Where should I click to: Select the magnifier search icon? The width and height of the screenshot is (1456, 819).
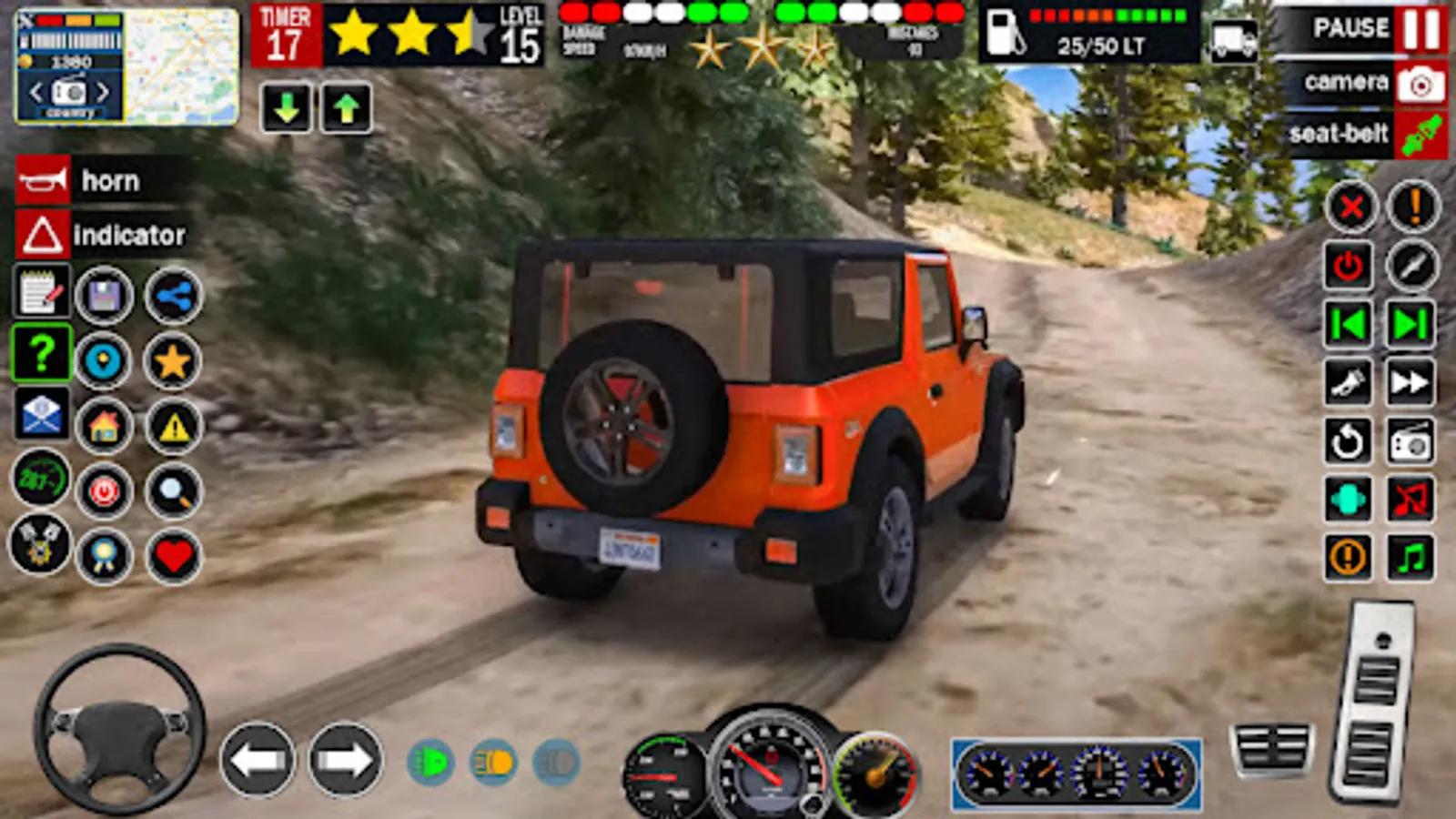(173, 491)
